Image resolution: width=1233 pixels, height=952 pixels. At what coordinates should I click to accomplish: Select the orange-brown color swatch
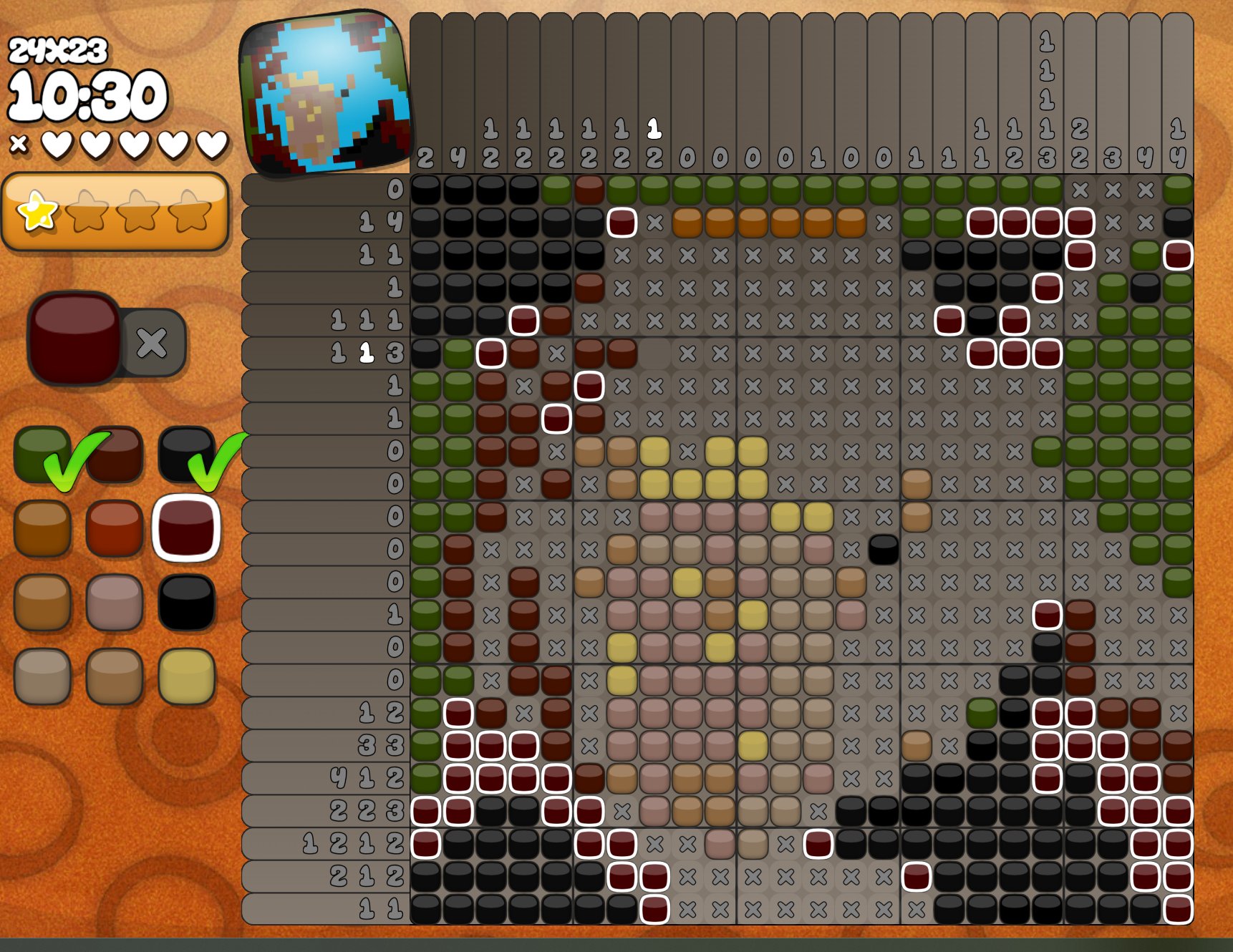click(42, 528)
